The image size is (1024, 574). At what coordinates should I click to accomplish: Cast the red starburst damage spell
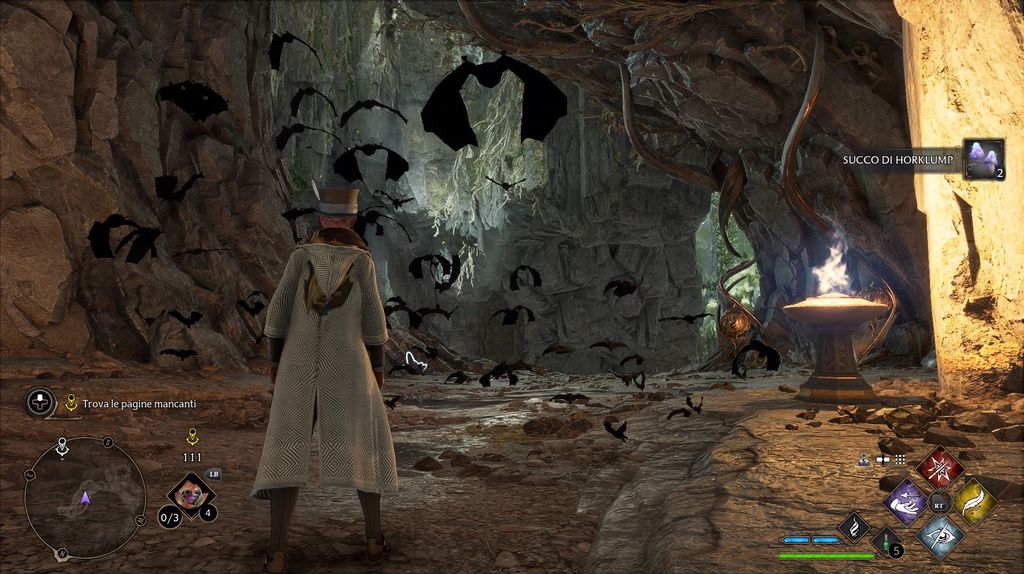940,467
